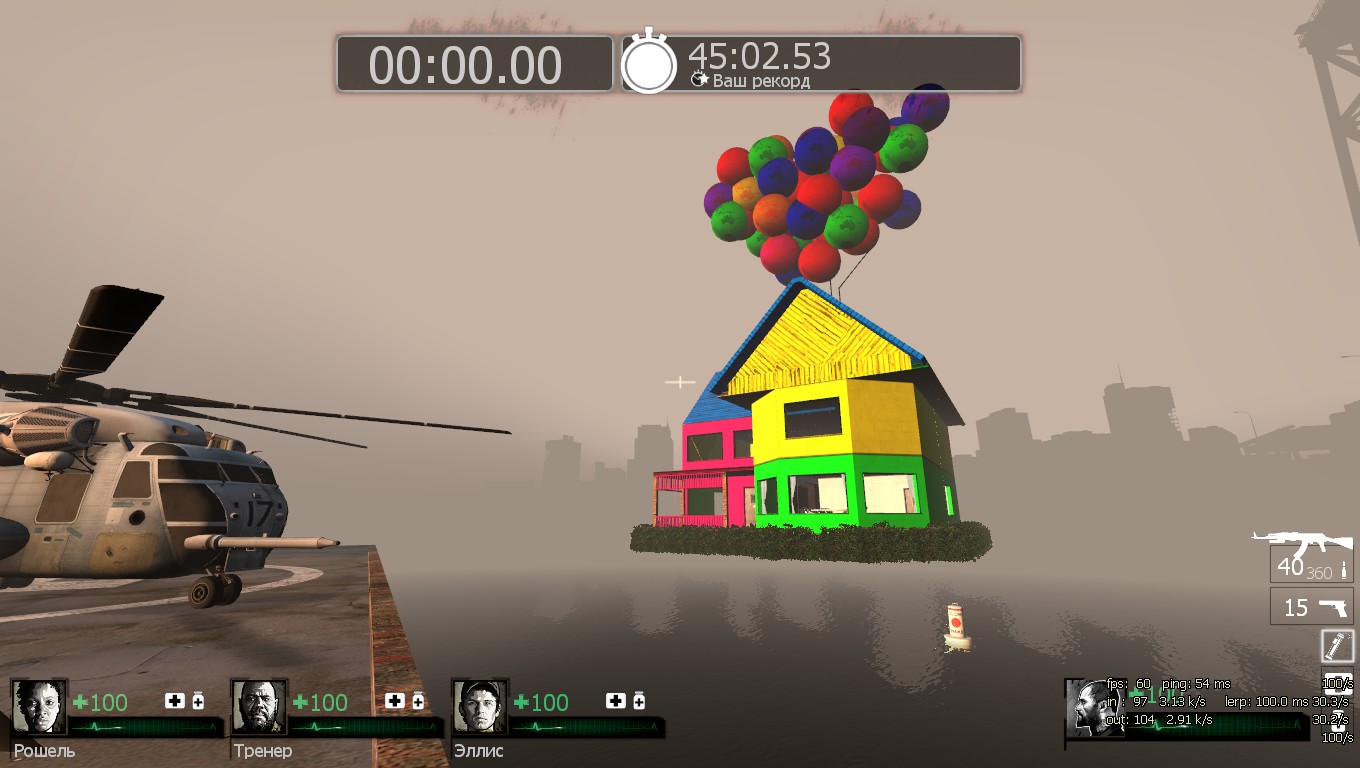Viewport: 1360px width, 768px height.
Task: Click Рошель's pain pills icon
Action: (x=198, y=701)
